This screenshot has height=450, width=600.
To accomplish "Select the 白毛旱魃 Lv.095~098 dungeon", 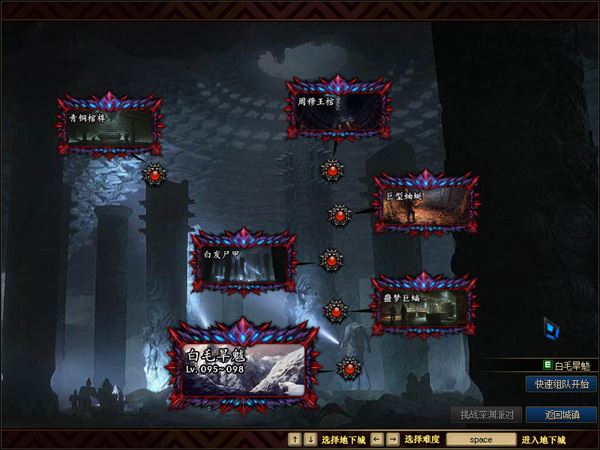I will [x=243, y=367].
